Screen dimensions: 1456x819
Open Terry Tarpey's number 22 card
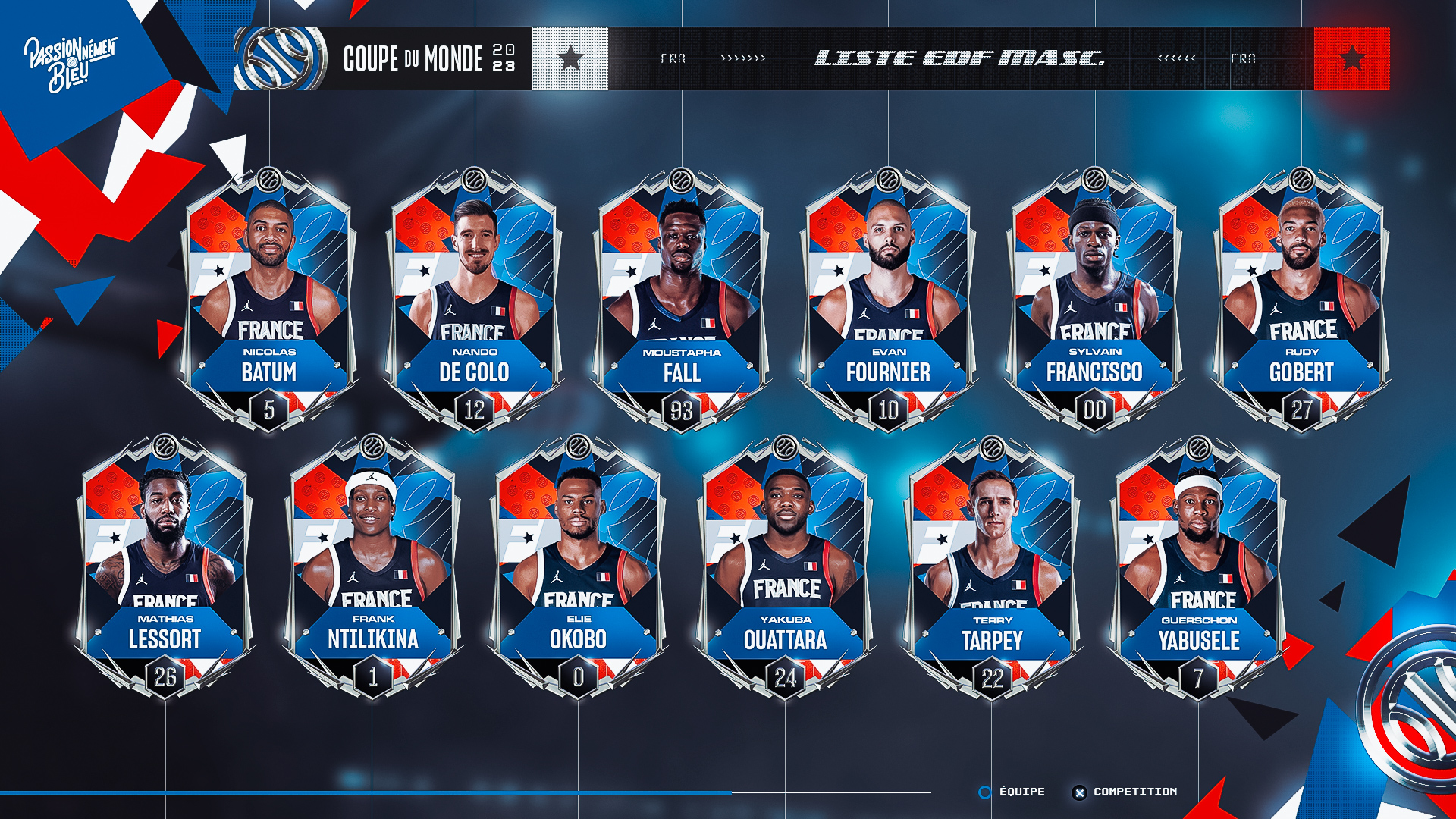992,566
